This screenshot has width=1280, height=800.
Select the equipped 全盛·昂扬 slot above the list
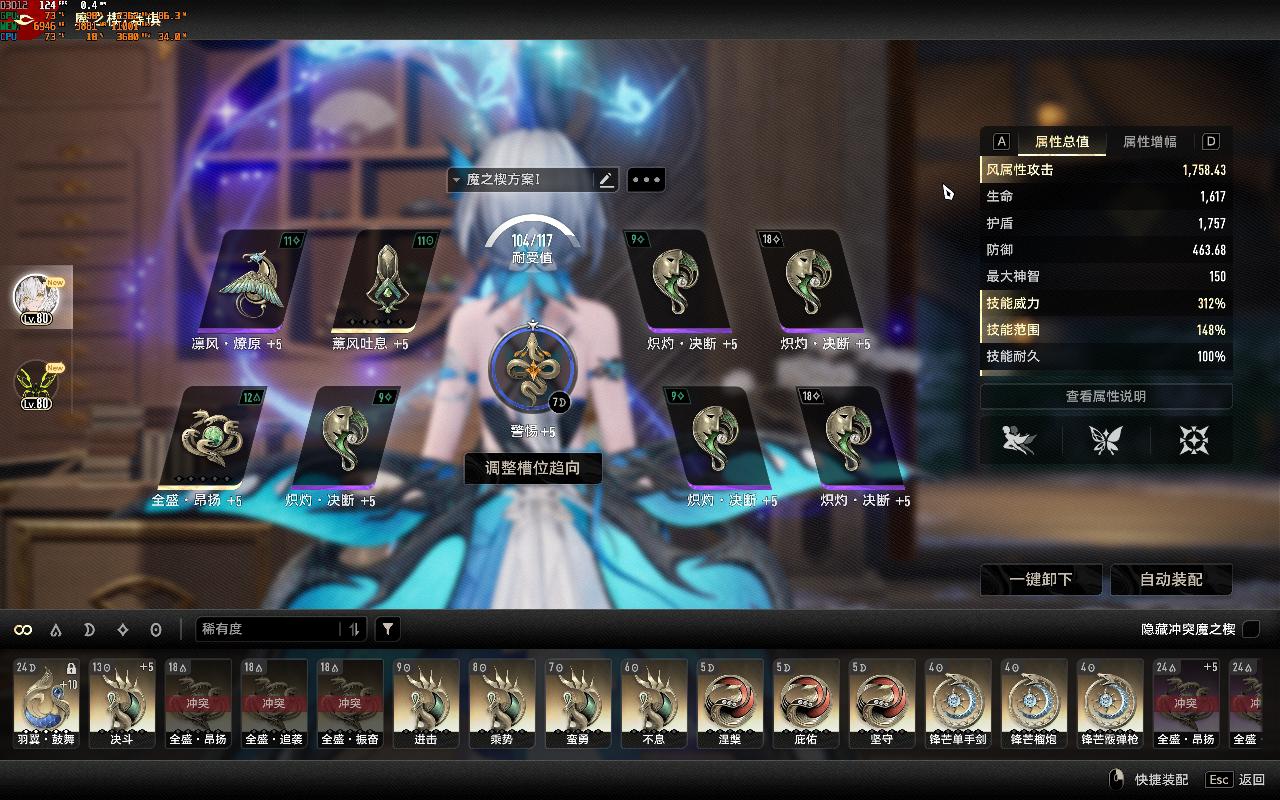[x=211, y=438]
